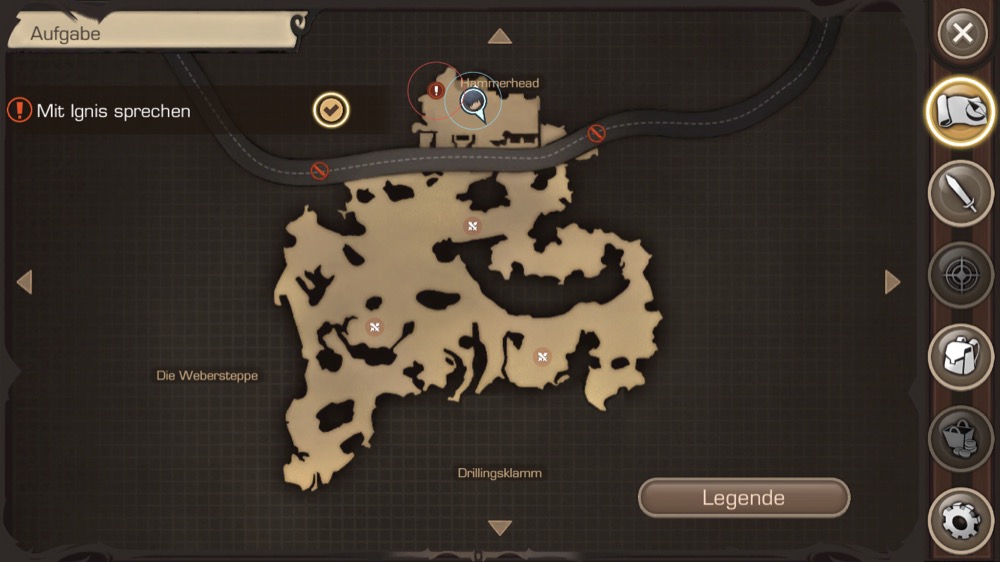Open the Legende map legend
1000x562 pixels.
point(743,498)
